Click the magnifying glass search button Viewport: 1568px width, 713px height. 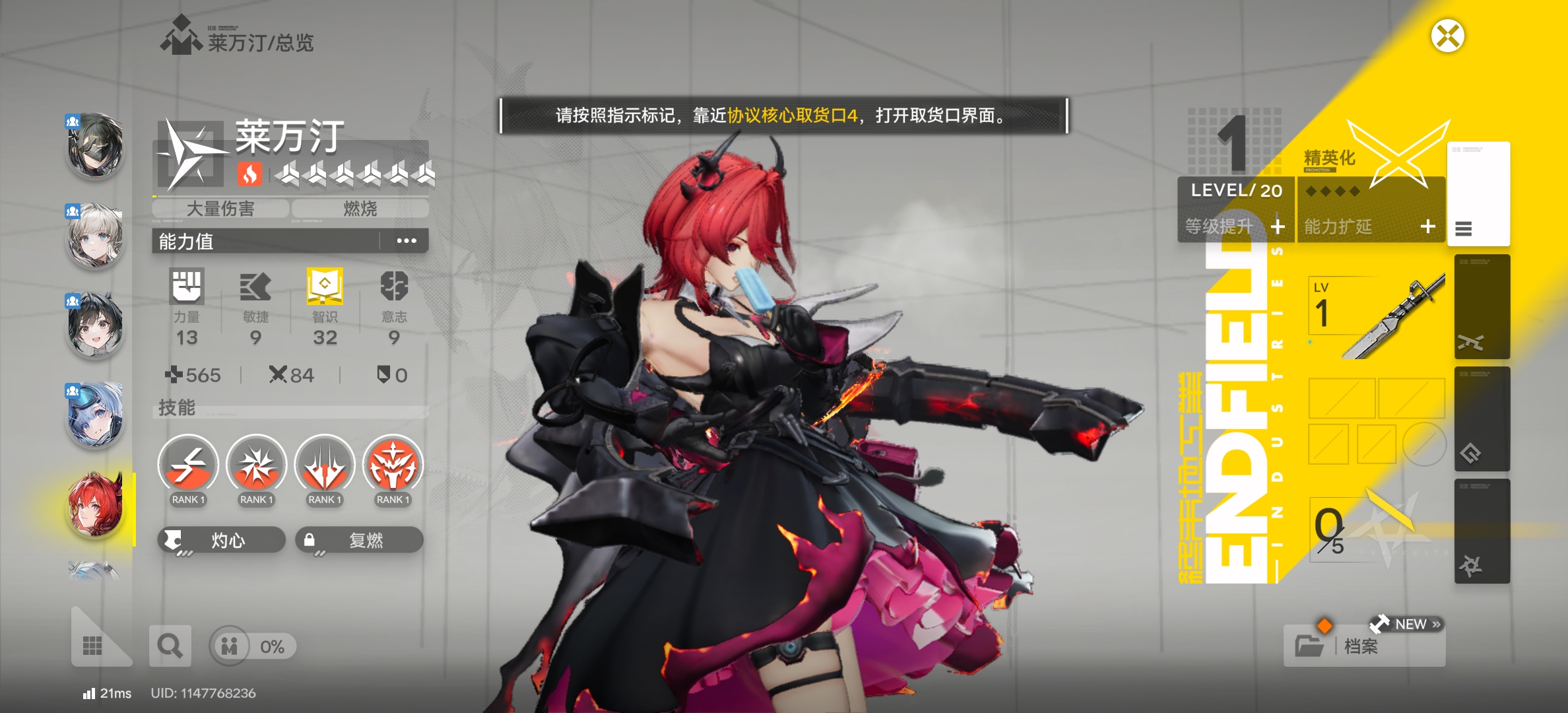[x=170, y=646]
